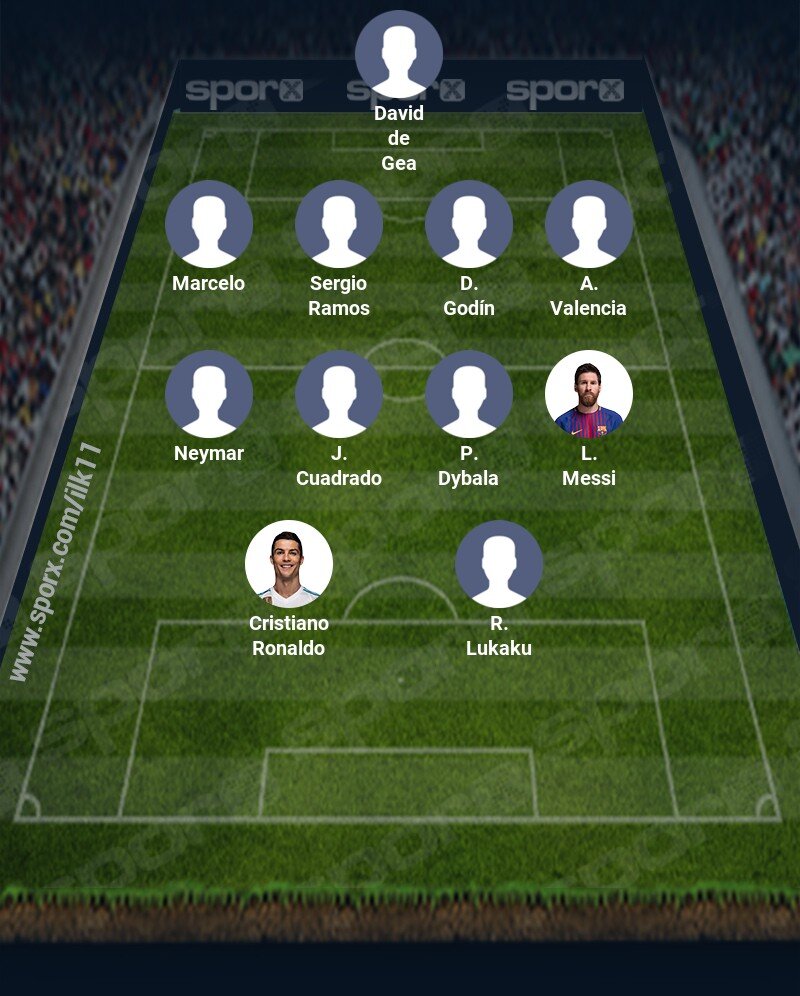Choose Marcelo's player slot
The width and height of the screenshot is (800, 996).
click(x=209, y=224)
